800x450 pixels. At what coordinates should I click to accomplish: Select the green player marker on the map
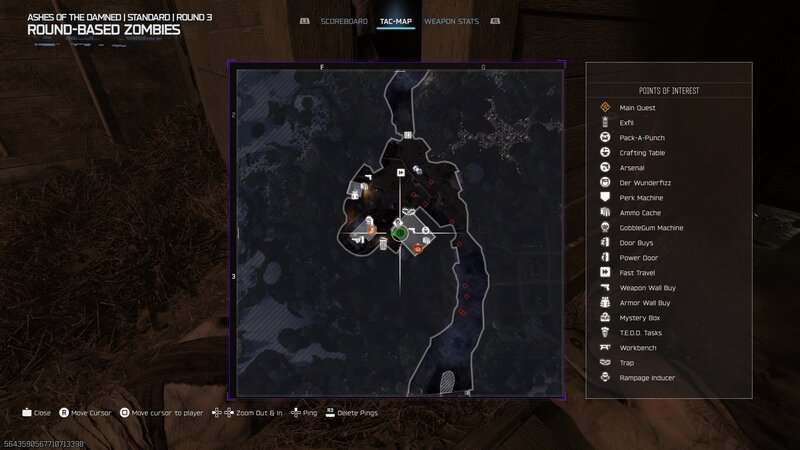pos(398,233)
